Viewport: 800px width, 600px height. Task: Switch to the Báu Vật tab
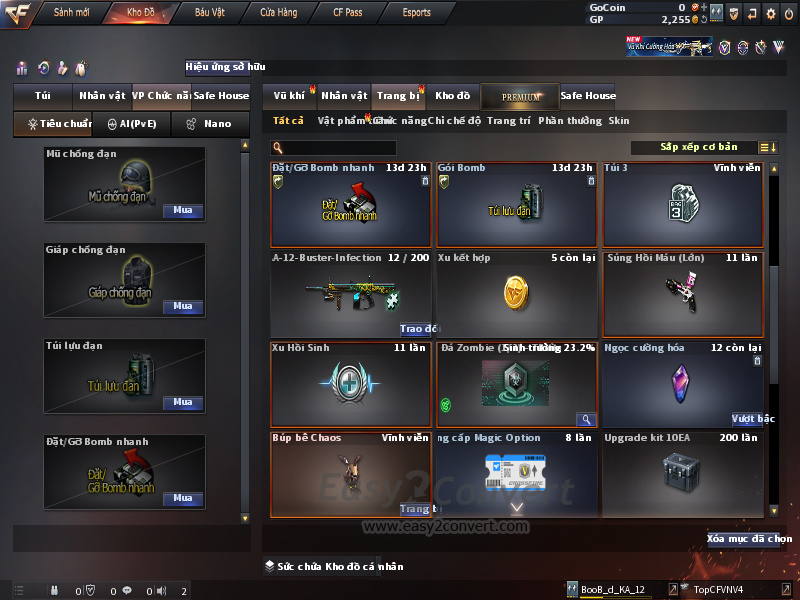click(x=209, y=13)
